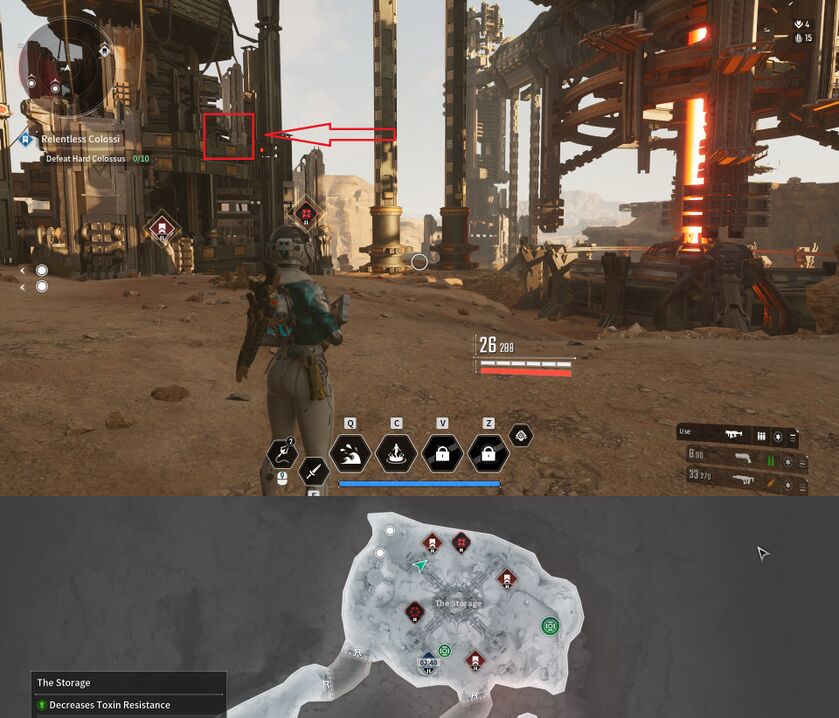Select the blue timer marker showing 03:40

(428, 661)
